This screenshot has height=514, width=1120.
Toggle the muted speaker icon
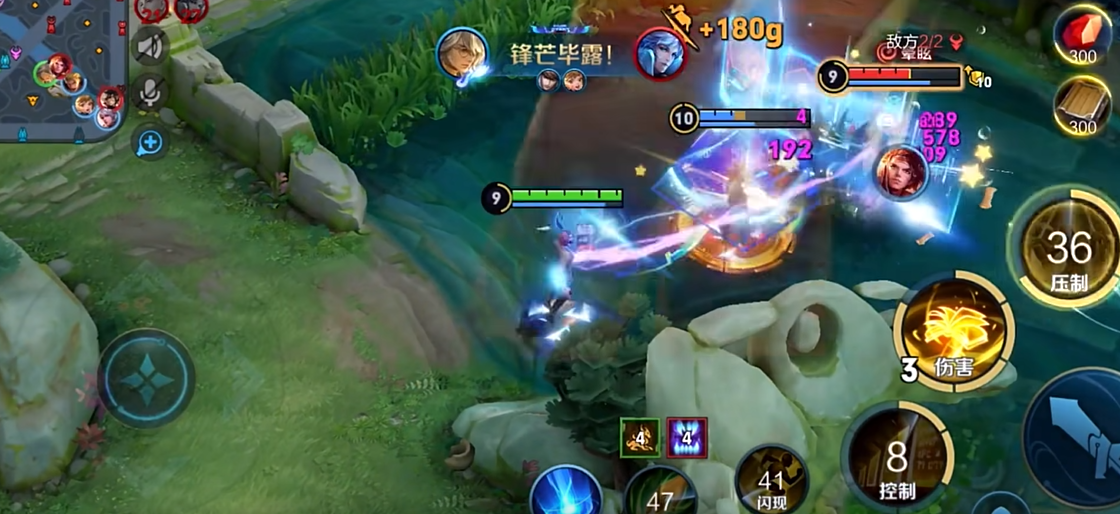click(151, 45)
